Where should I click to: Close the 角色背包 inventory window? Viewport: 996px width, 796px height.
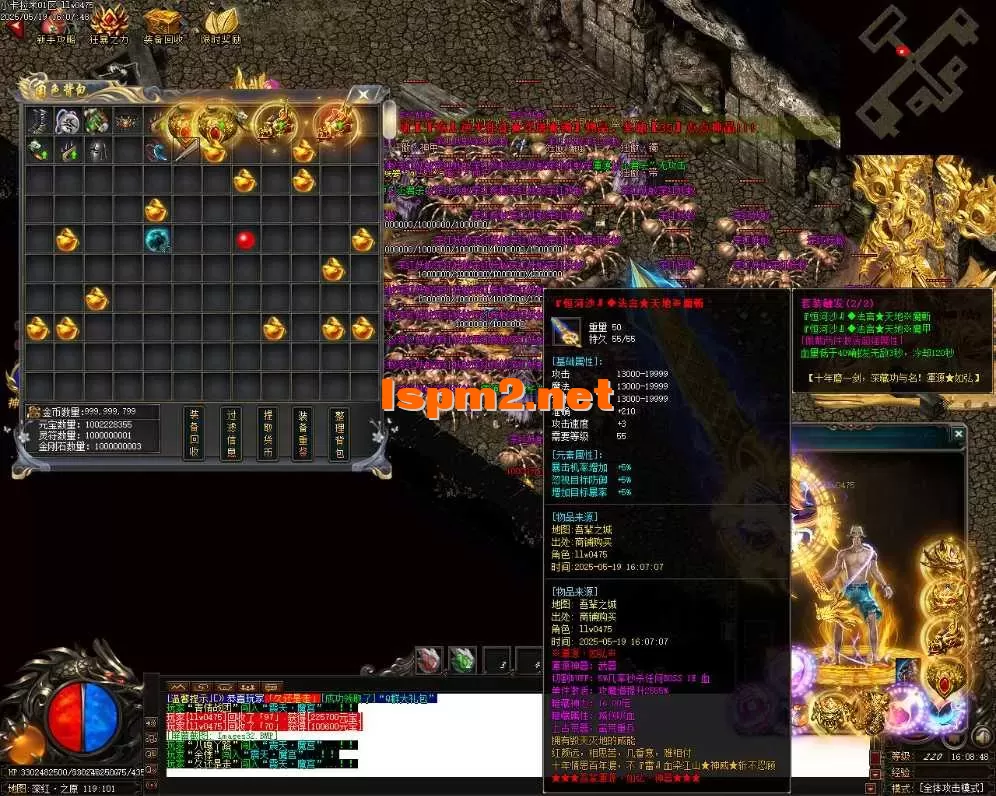click(363, 95)
